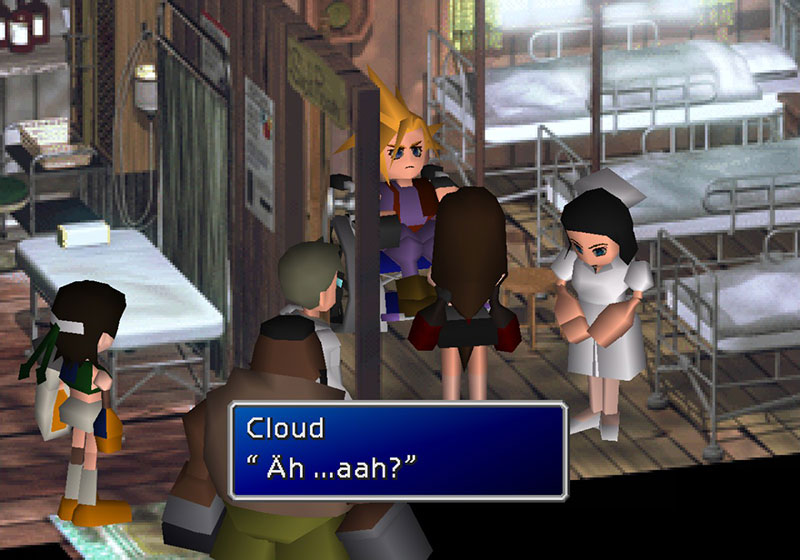Click Cloud's blue dialogue box to continue
The image size is (800, 560).
[398, 450]
